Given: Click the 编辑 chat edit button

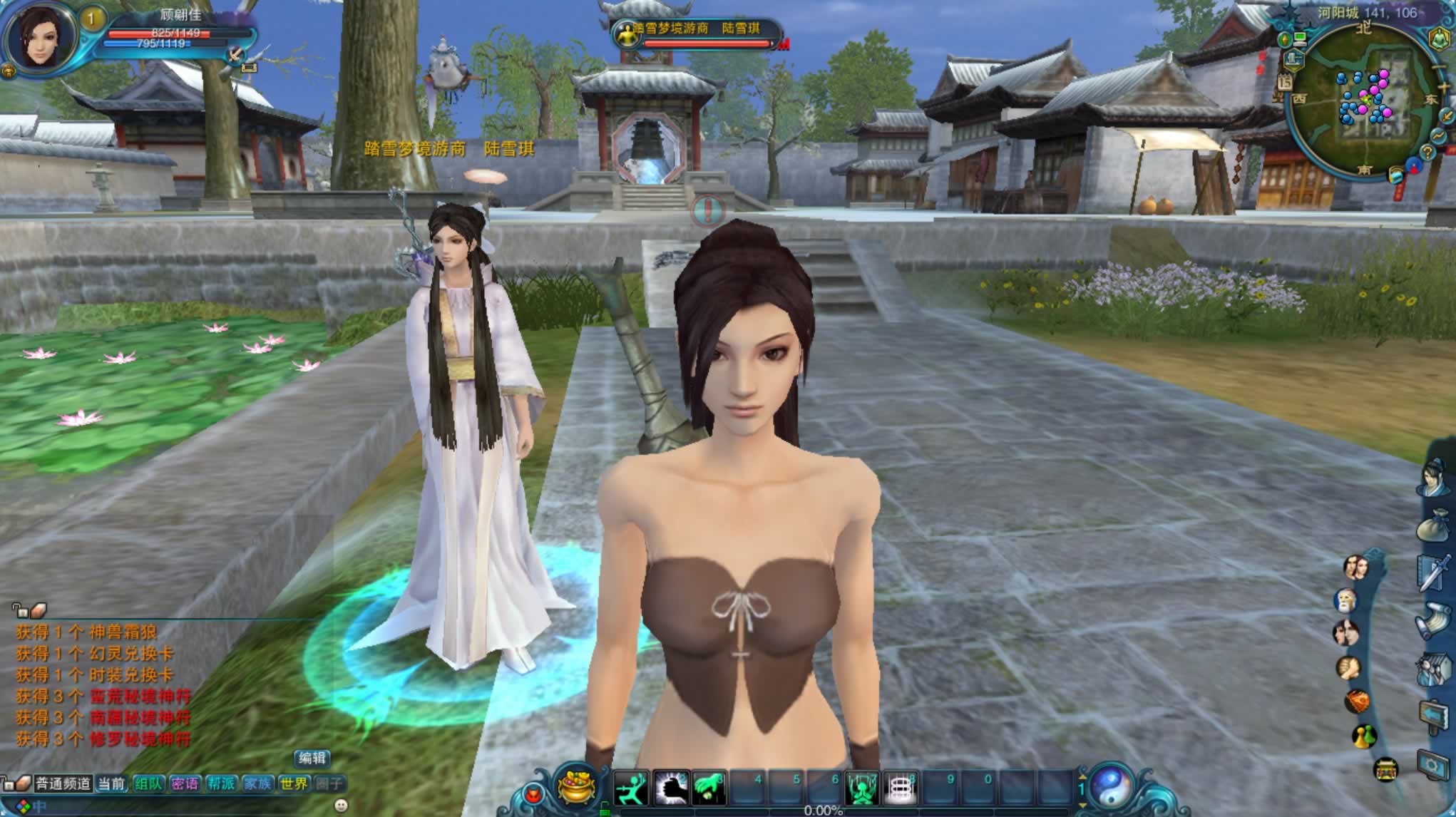Looking at the screenshot, I should point(312,759).
